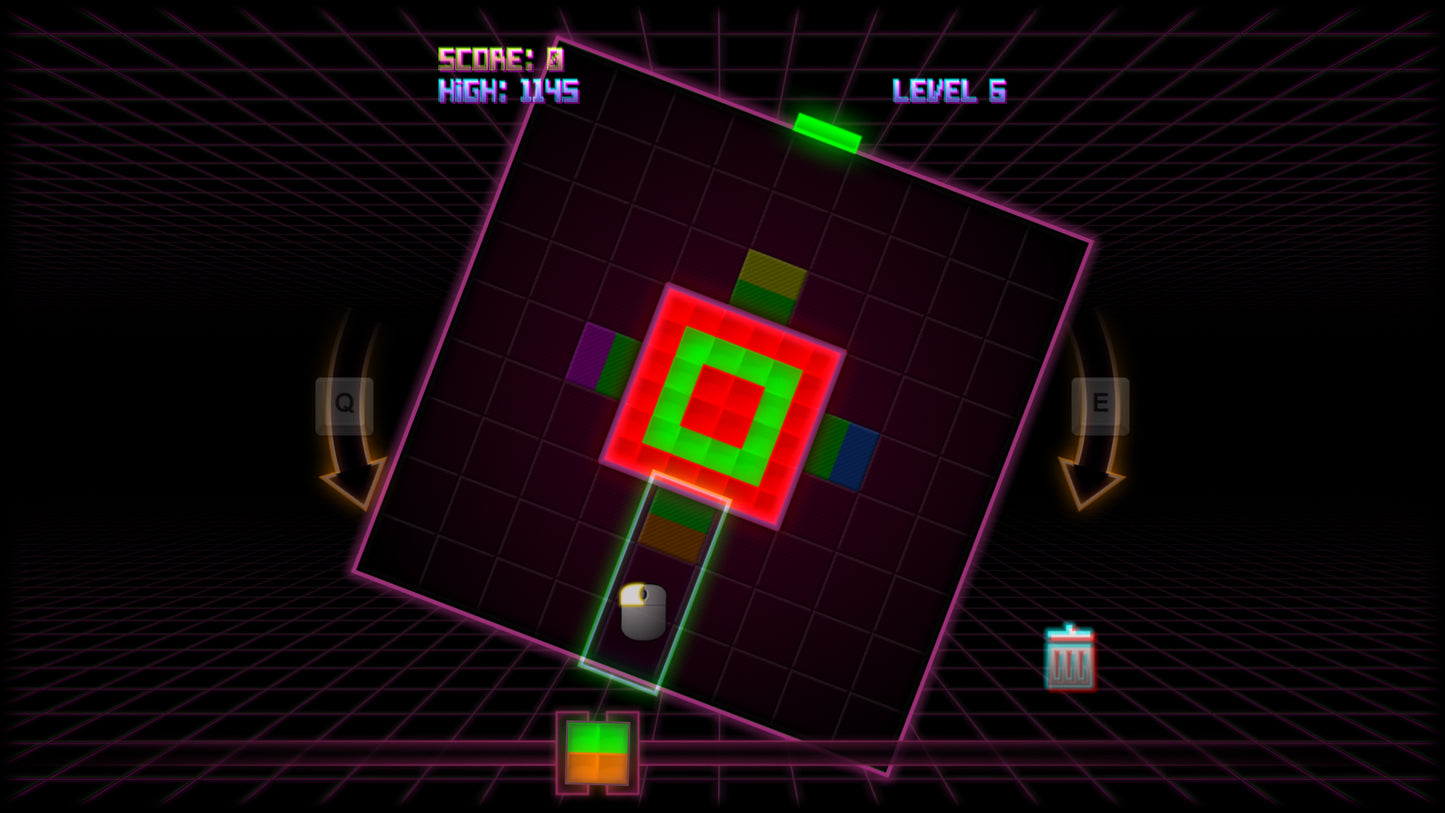This screenshot has width=1445, height=813.
Task: Click the Q rotate-left arrow icon
Action: pyautogui.click(x=348, y=440)
